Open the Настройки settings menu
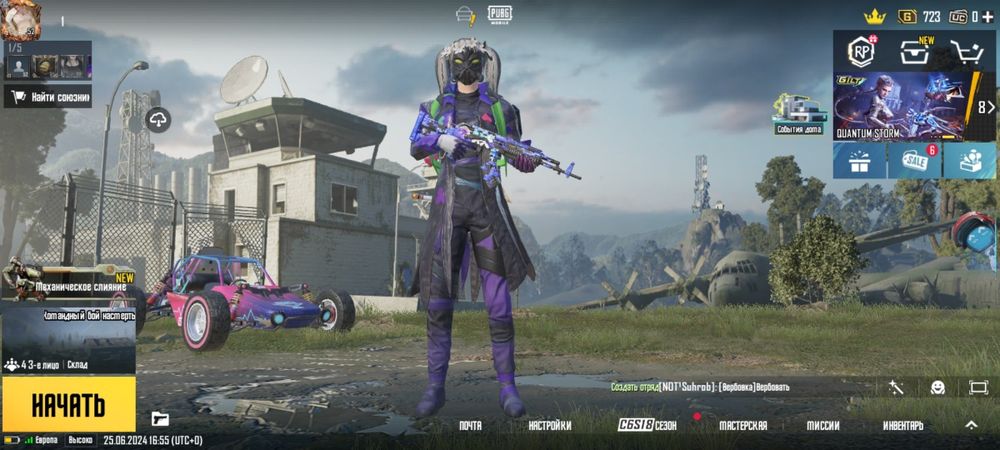Viewport: 1000px width, 450px height. [x=550, y=426]
